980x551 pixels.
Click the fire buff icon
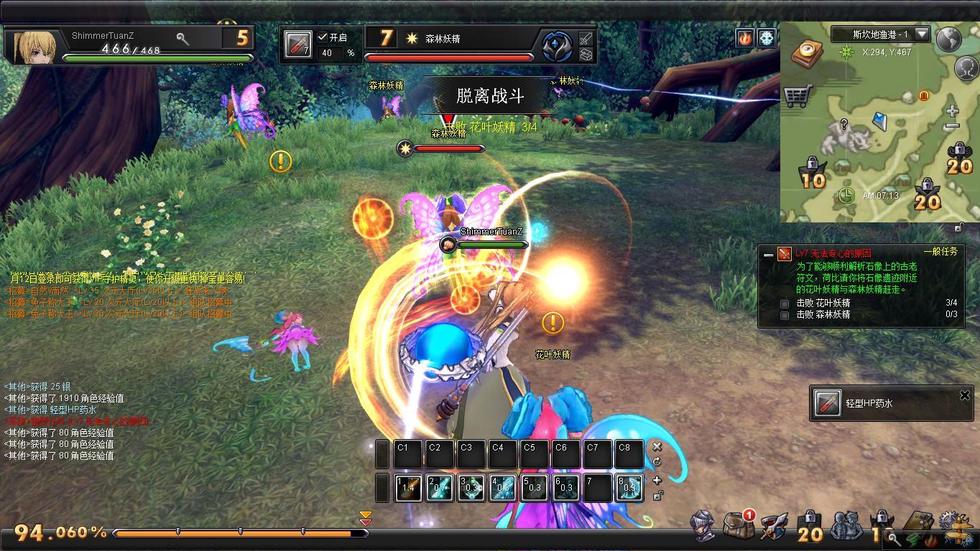tap(745, 38)
